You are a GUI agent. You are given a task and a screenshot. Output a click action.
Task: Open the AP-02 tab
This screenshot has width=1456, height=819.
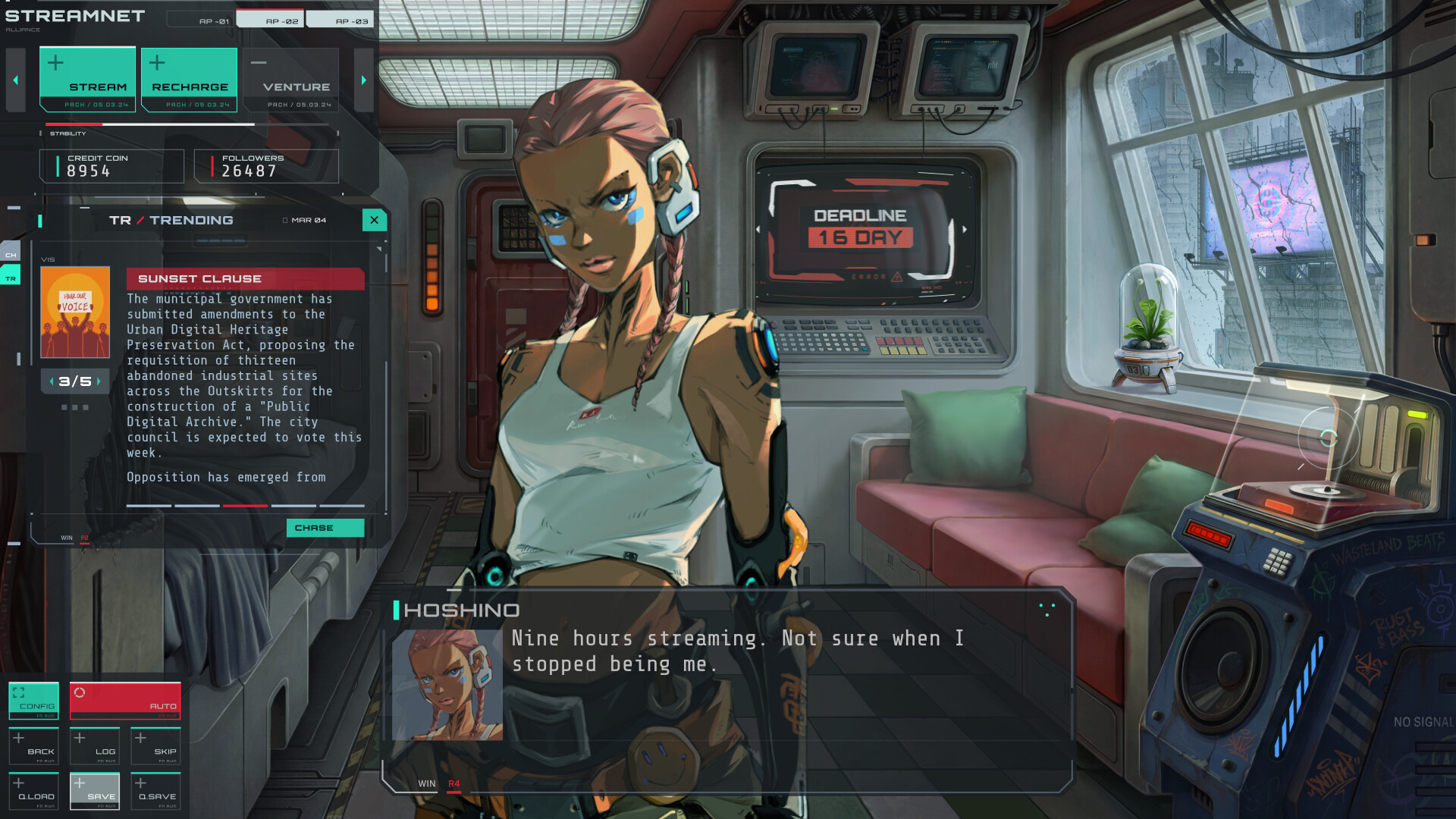click(271, 20)
